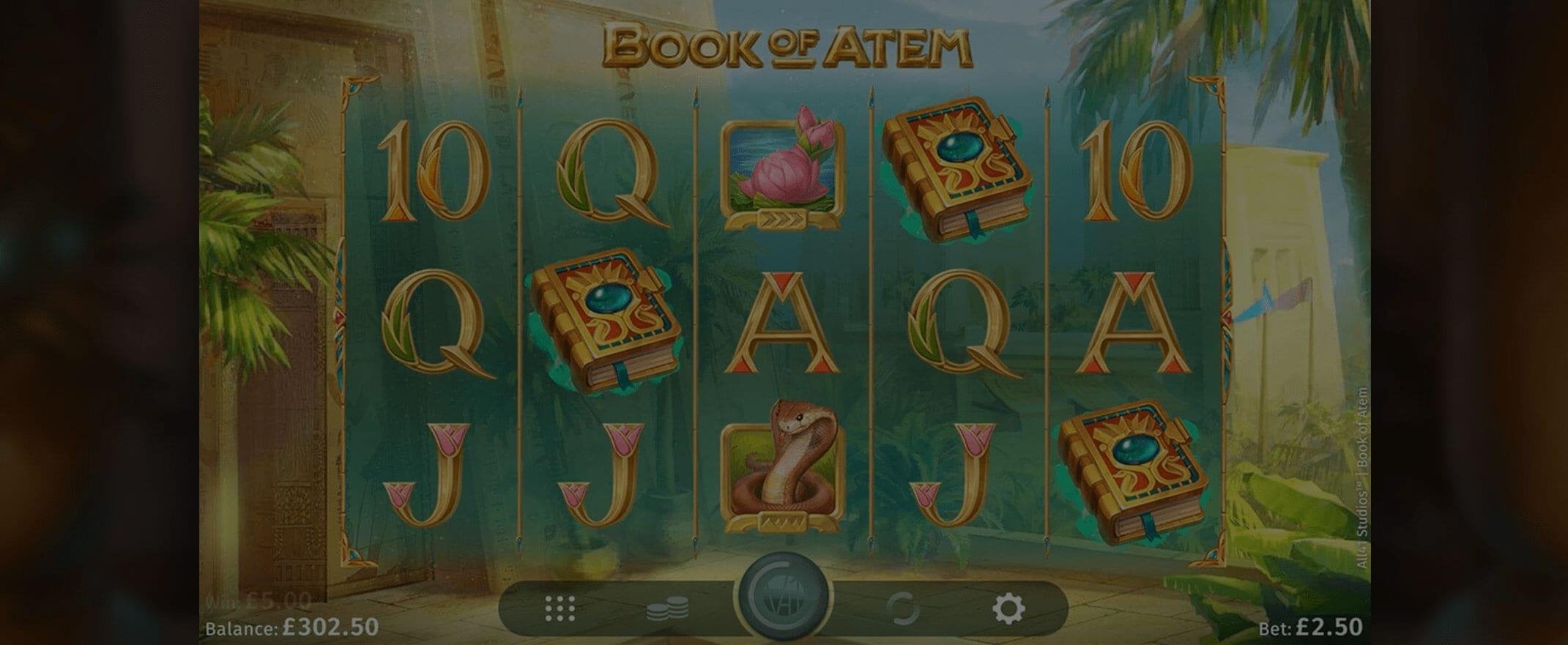Screen dimensions: 1568x645
Task: Open the nine-dot grid menu
Action: point(560,608)
